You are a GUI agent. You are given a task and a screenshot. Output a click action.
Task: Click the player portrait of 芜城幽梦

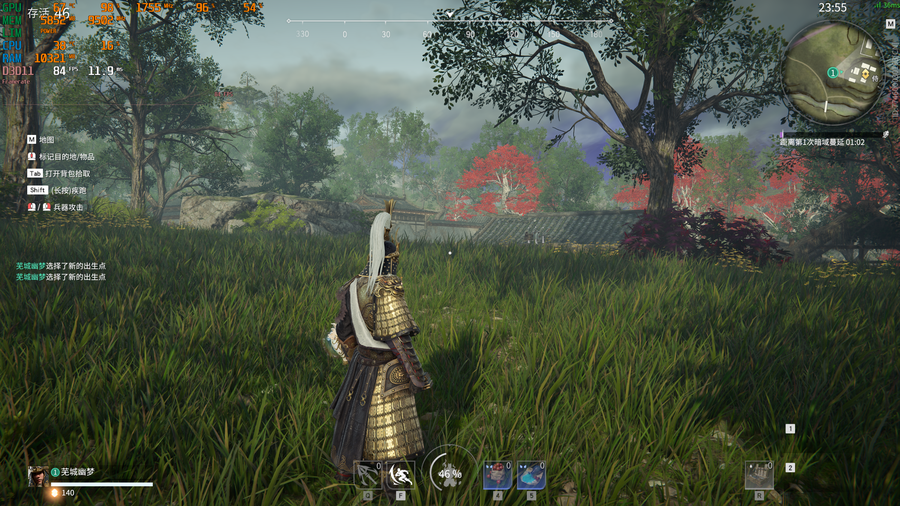click(x=37, y=477)
